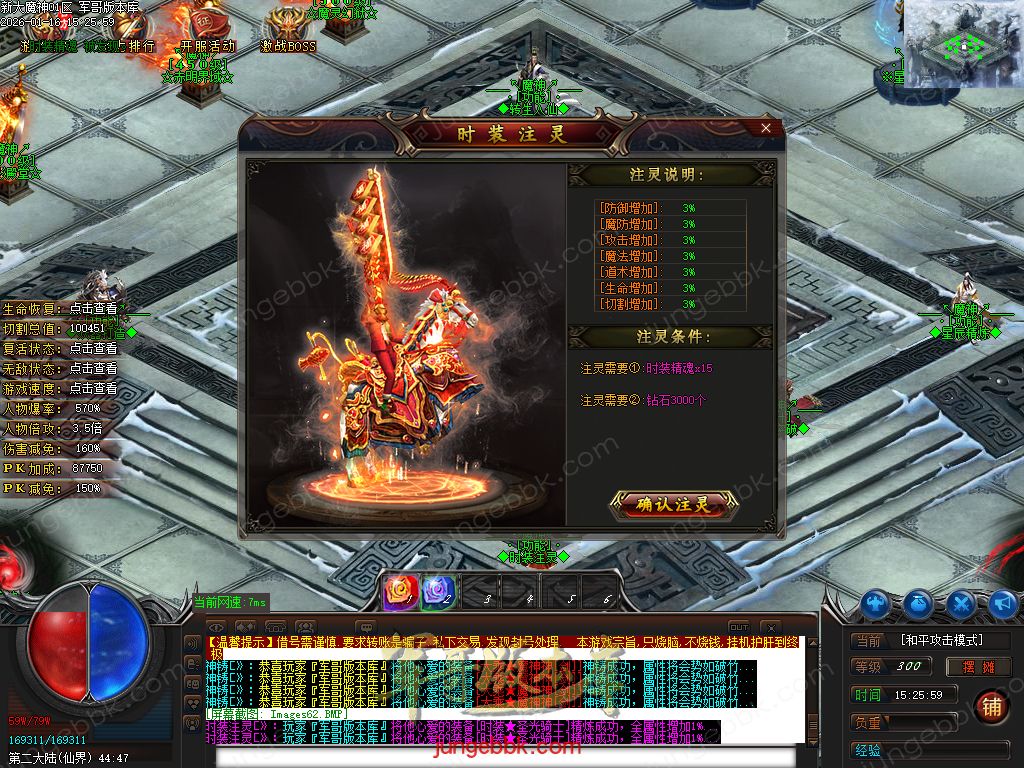Close the 时装注灵 window

point(766,128)
